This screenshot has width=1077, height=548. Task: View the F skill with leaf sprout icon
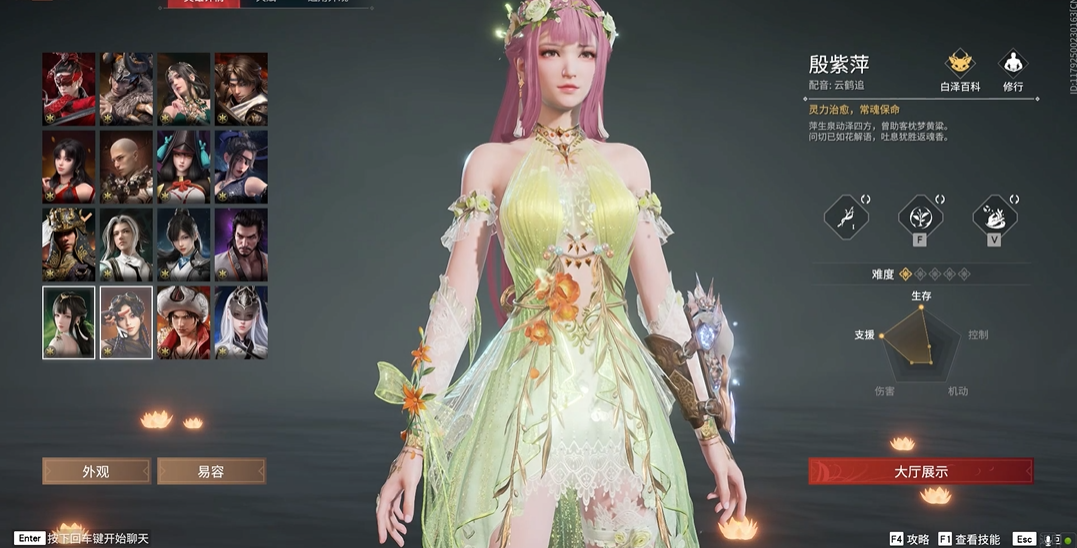pyautogui.click(x=920, y=216)
